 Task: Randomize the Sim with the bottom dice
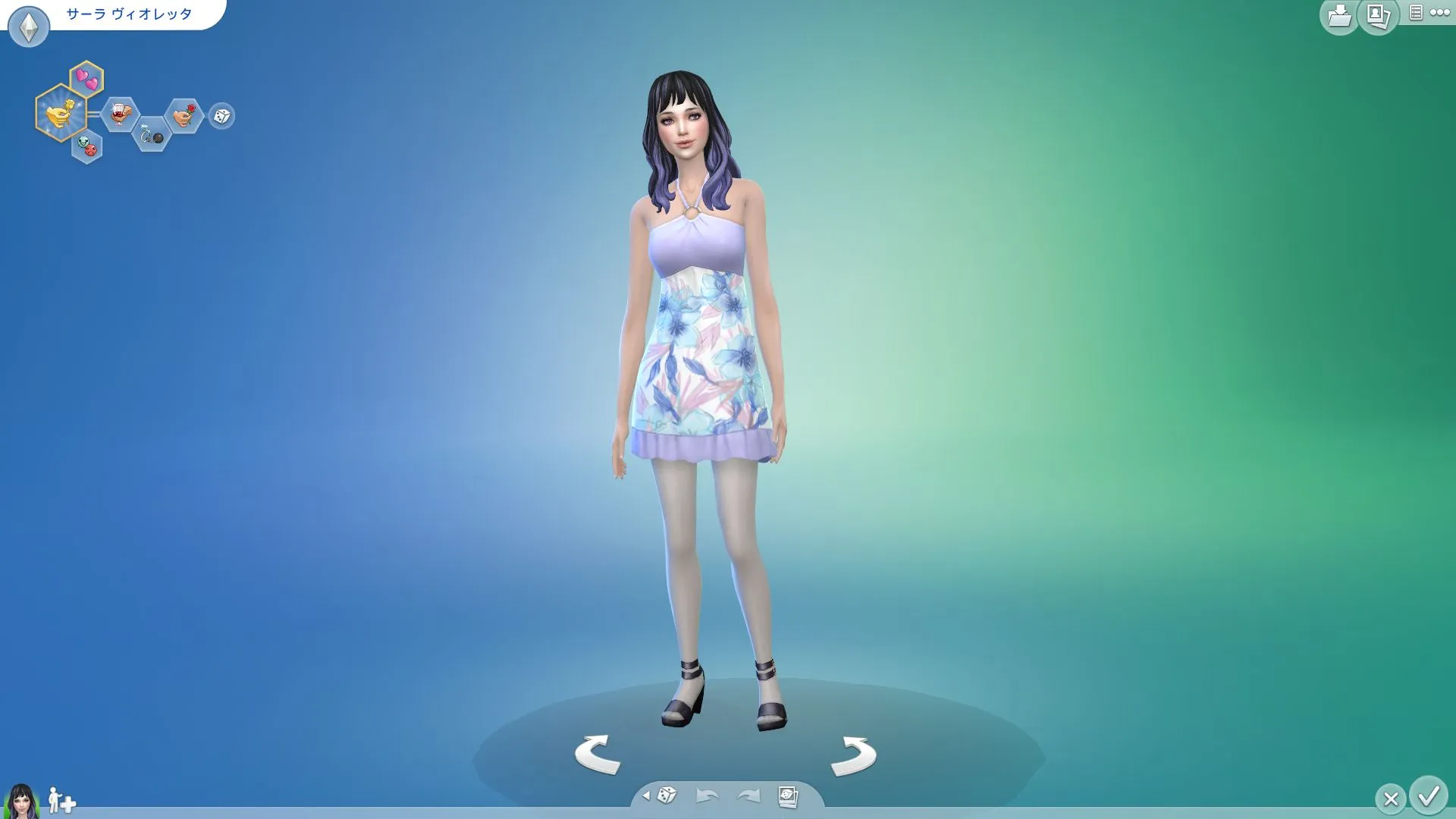coord(667,795)
